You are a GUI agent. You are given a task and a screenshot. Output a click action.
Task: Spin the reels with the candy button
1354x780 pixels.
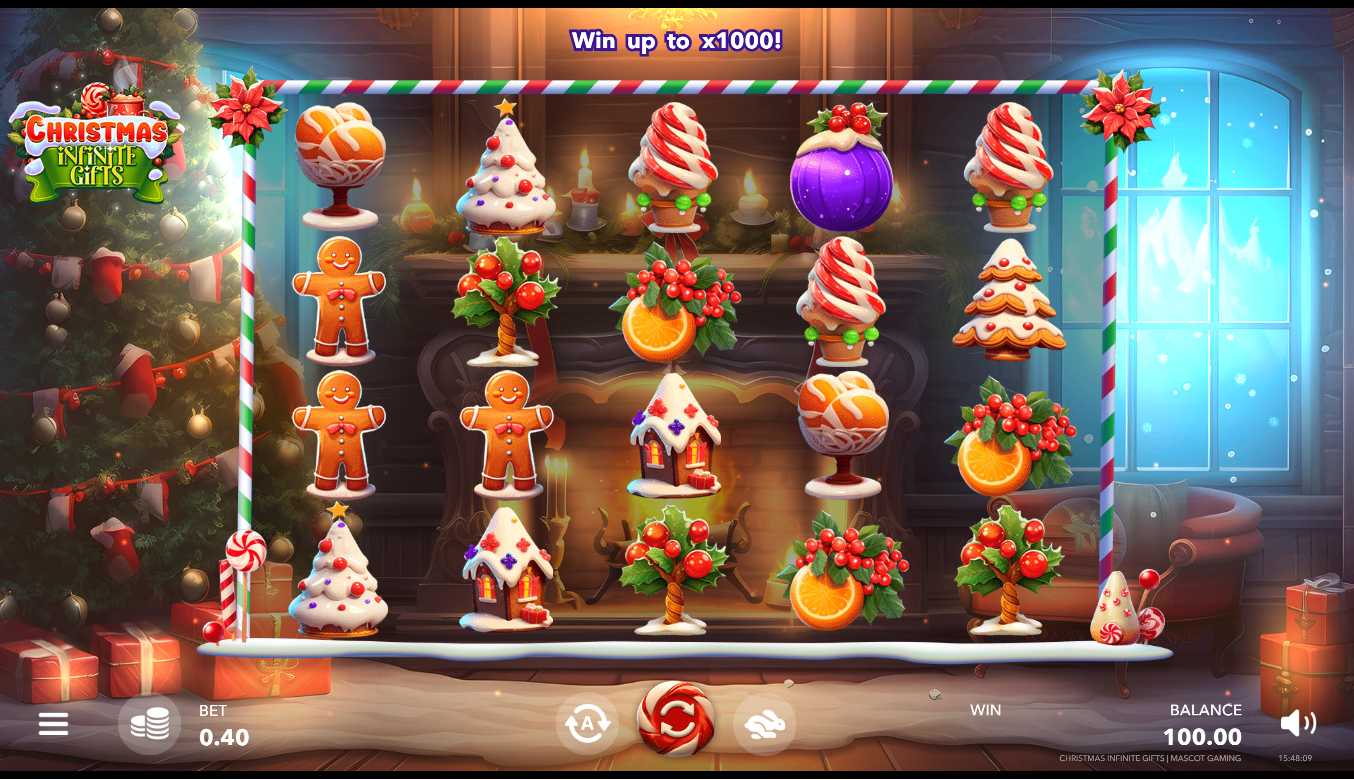click(x=676, y=719)
